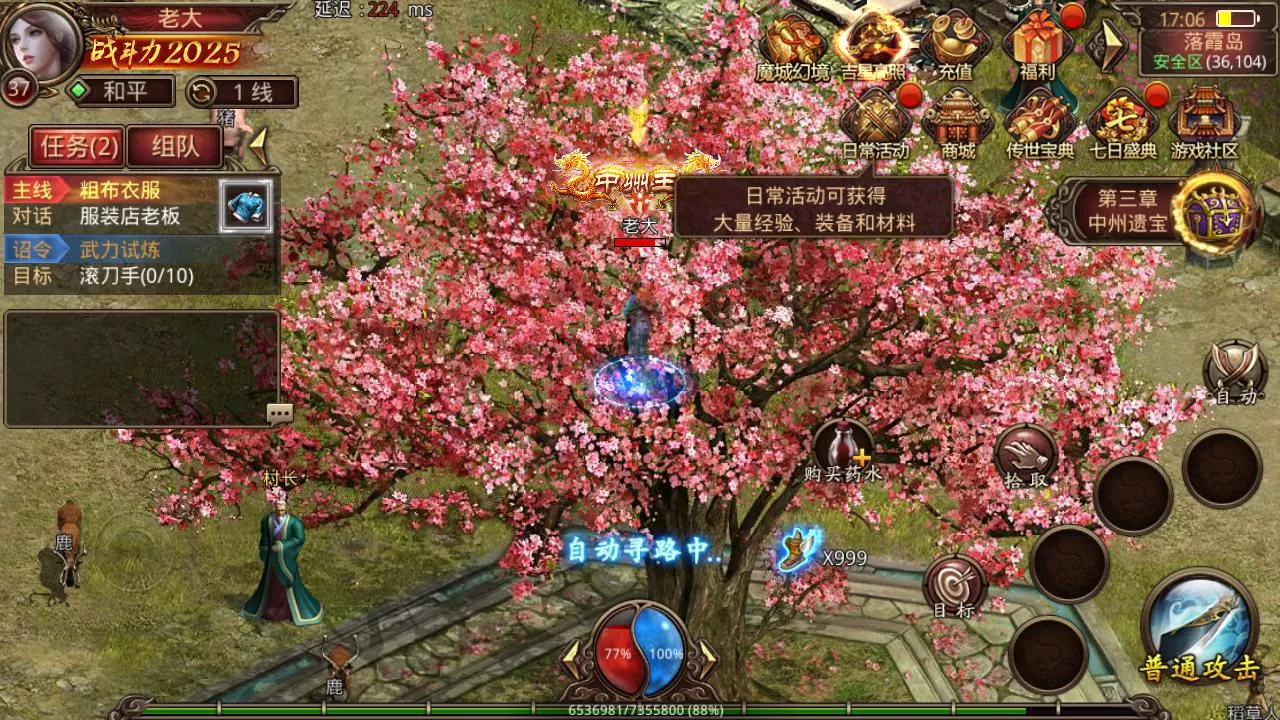Open the 吉星高照 event icon
The height and width of the screenshot is (720, 1280).
pyautogui.click(x=873, y=45)
